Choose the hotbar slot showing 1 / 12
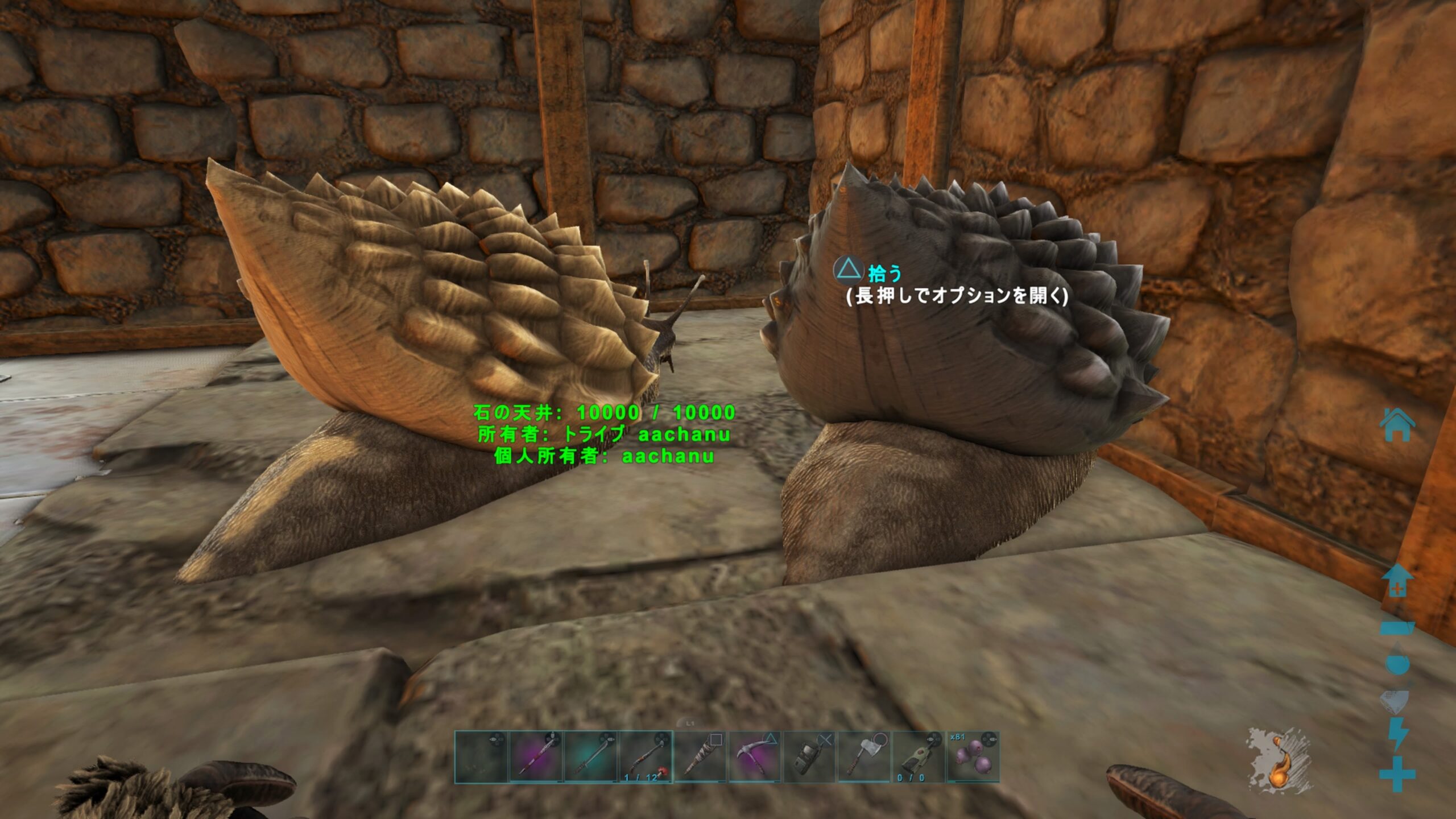This screenshot has height=819, width=1456. (x=646, y=757)
